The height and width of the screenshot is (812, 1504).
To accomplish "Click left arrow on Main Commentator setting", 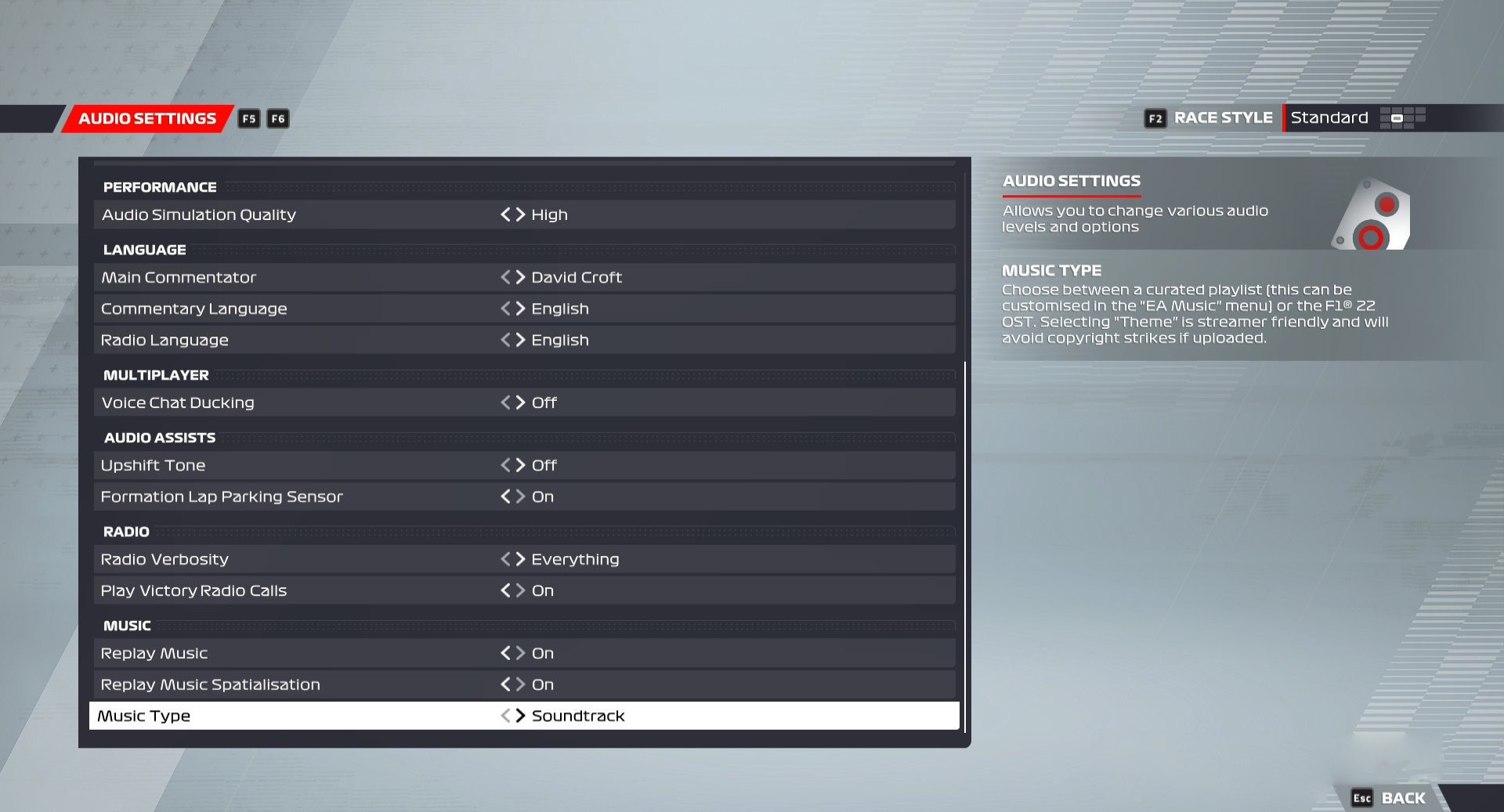I will (505, 277).
